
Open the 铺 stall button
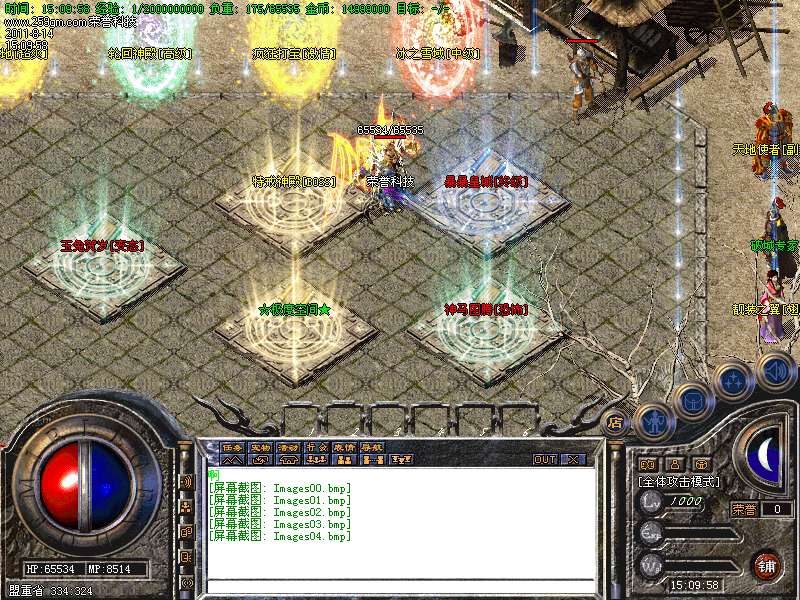click(x=767, y=565)
